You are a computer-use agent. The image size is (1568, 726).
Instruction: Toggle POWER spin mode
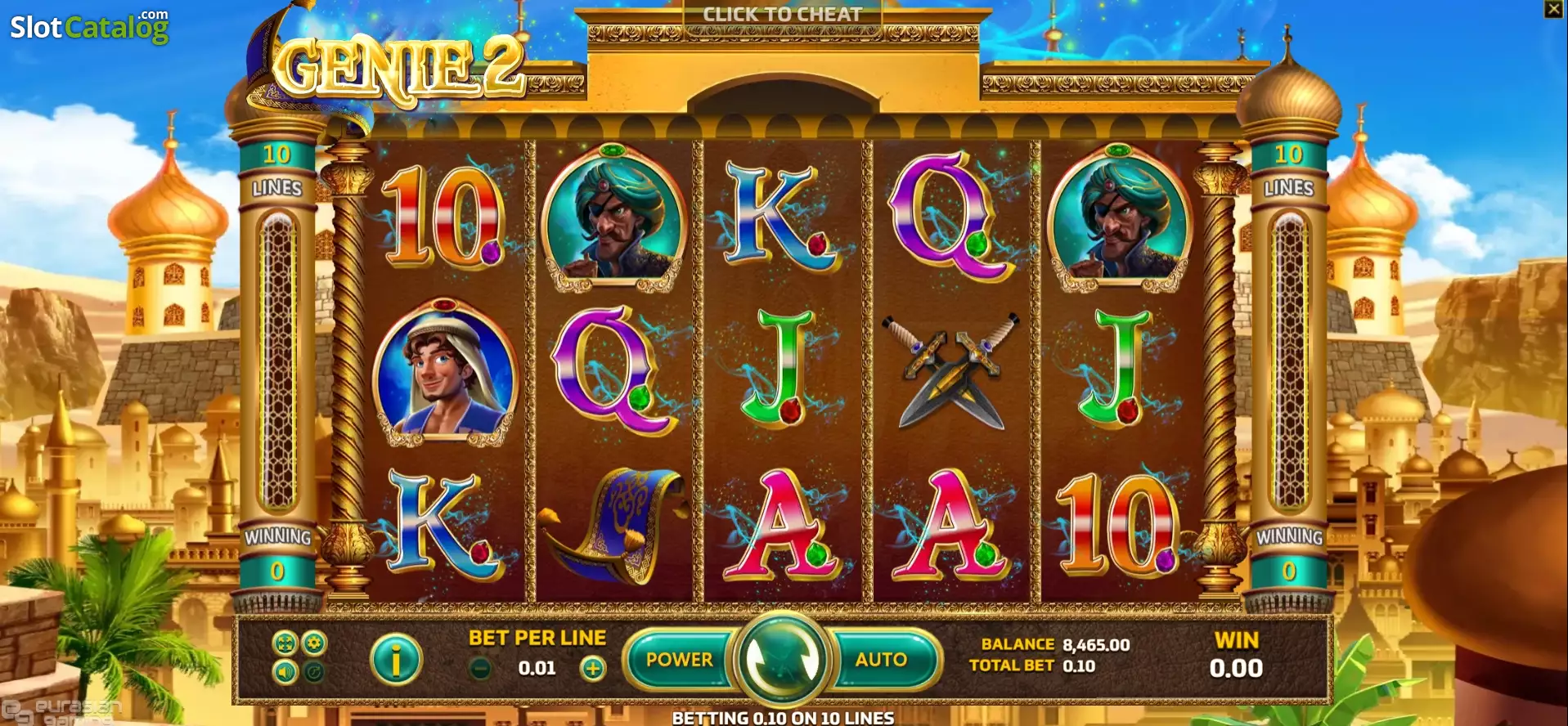678,659
